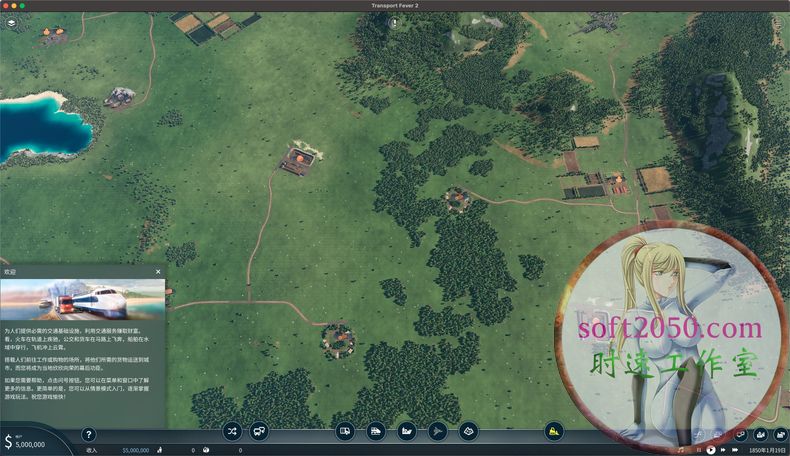Pause the game simulation
The width and height of the screenshot is (790, 456).
pos(697,450)
